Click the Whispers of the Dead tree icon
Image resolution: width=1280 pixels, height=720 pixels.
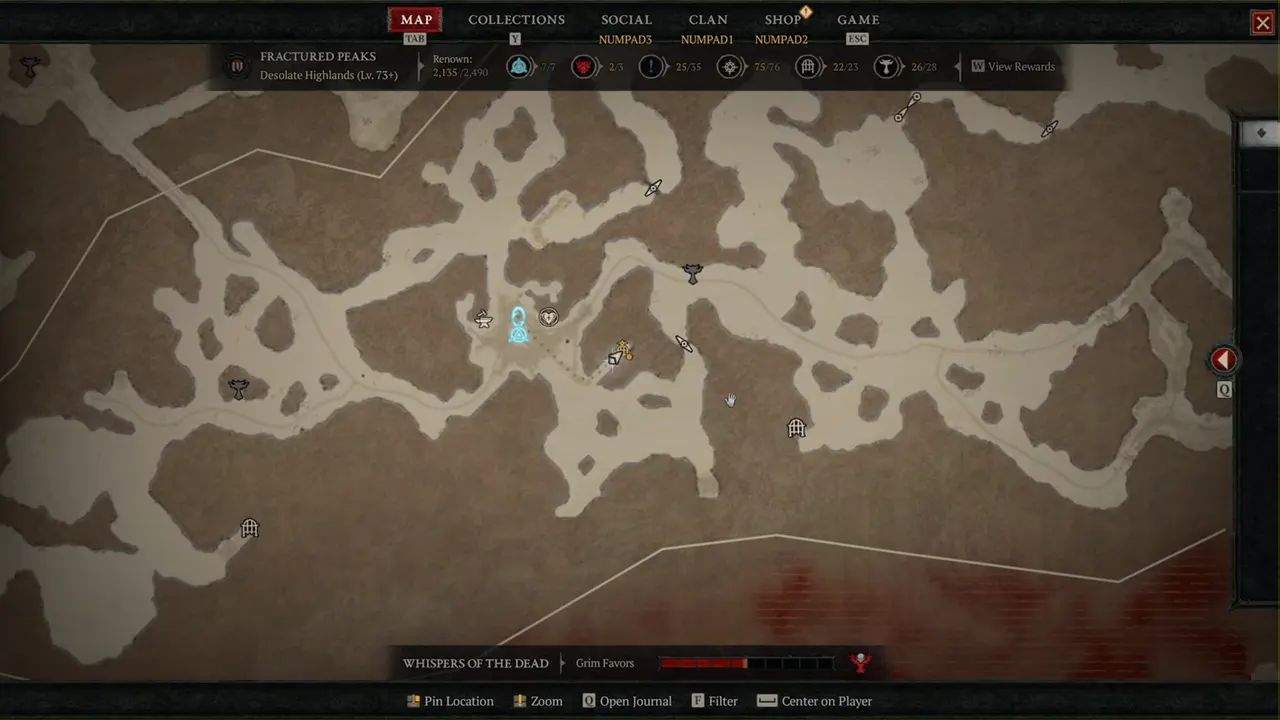[859, 662]
